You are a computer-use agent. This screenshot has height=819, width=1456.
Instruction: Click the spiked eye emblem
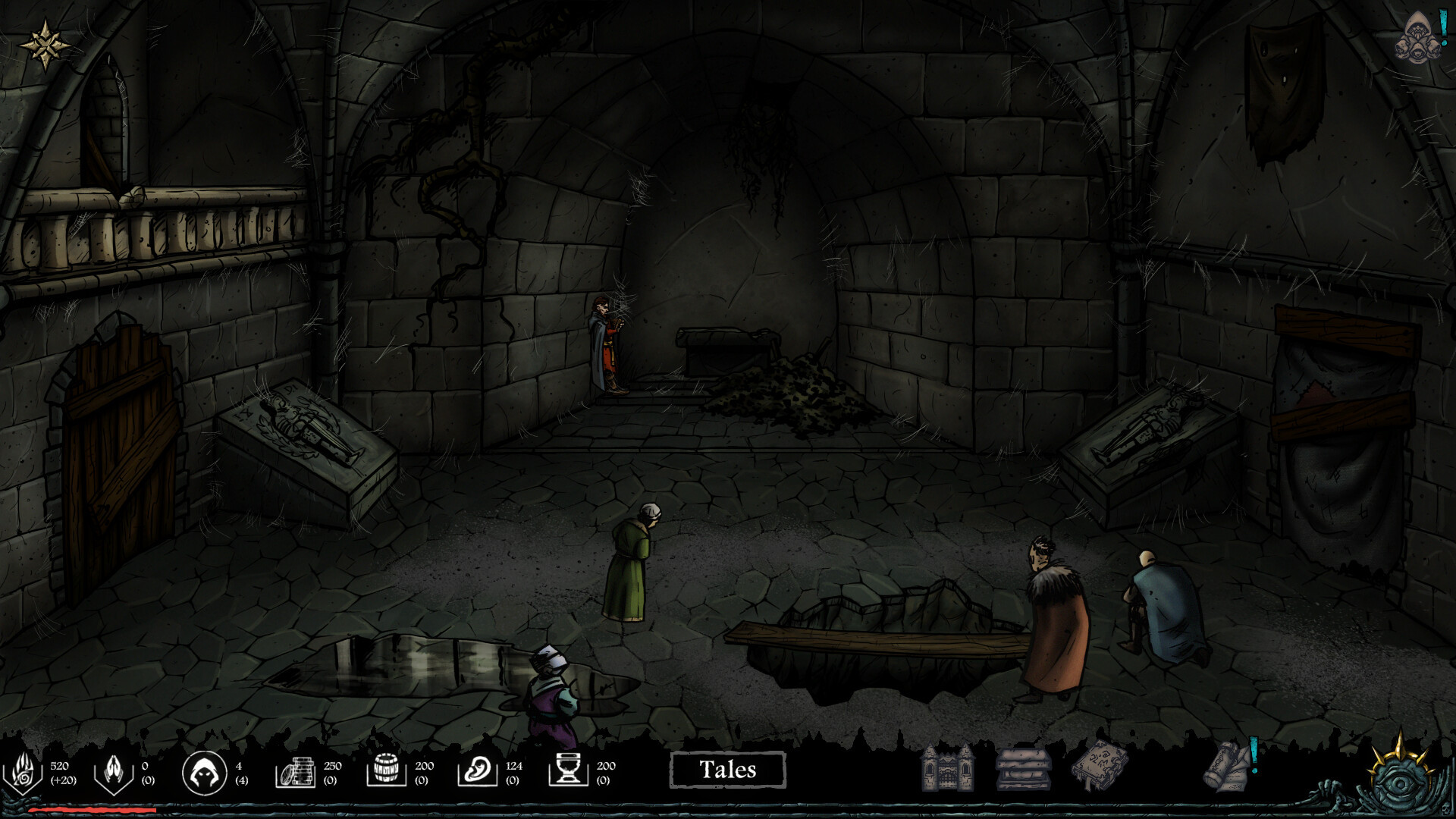tap(1401, 773)
